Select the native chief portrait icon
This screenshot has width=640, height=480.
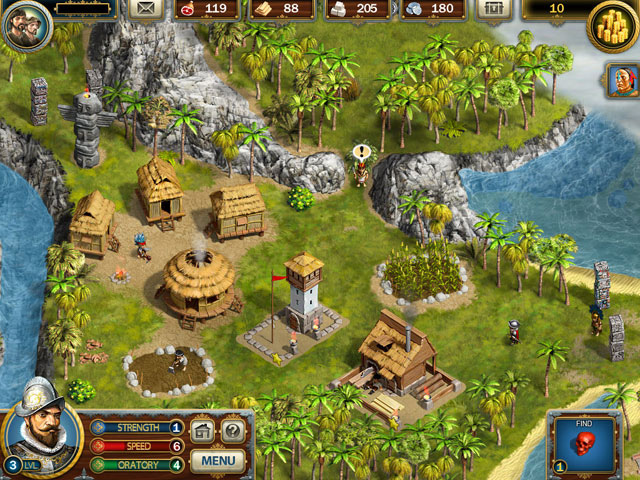(x=621, y=81)
